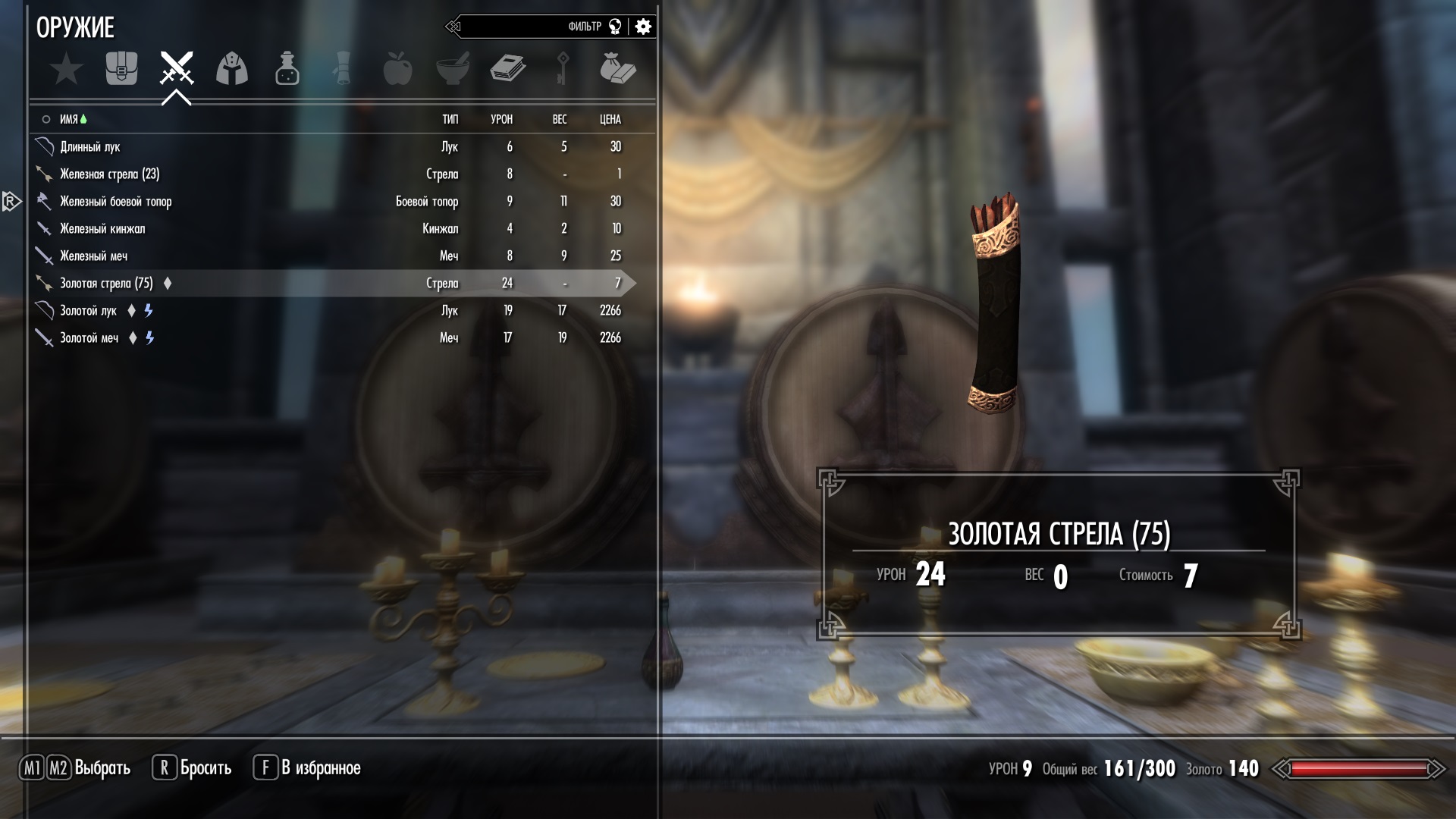The height and width of the screenshot is (819, 1456).
Task: Choose the Золотой лук row
Action: click(88, 310)
